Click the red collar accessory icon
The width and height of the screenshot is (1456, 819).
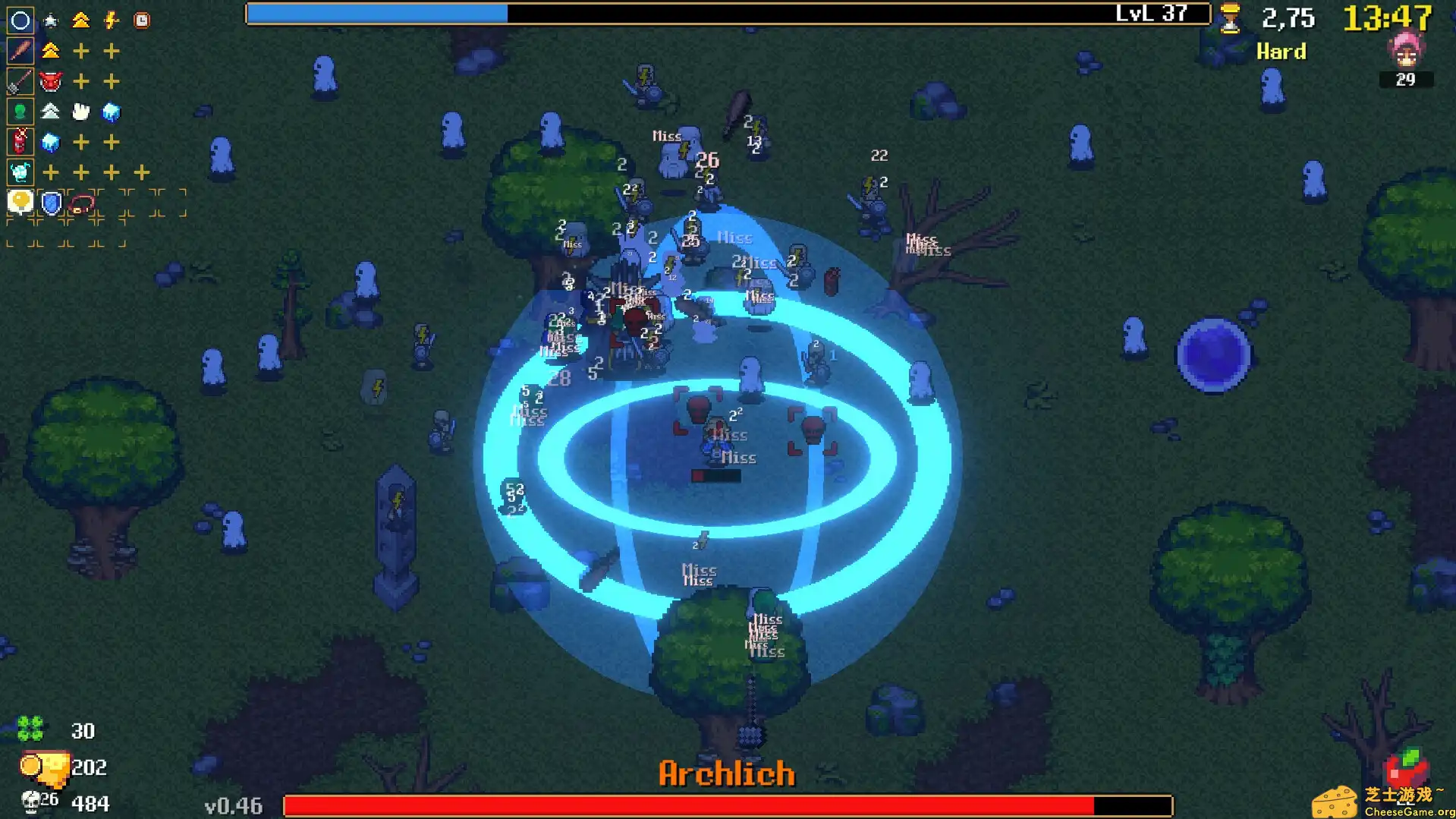[81, 203]
